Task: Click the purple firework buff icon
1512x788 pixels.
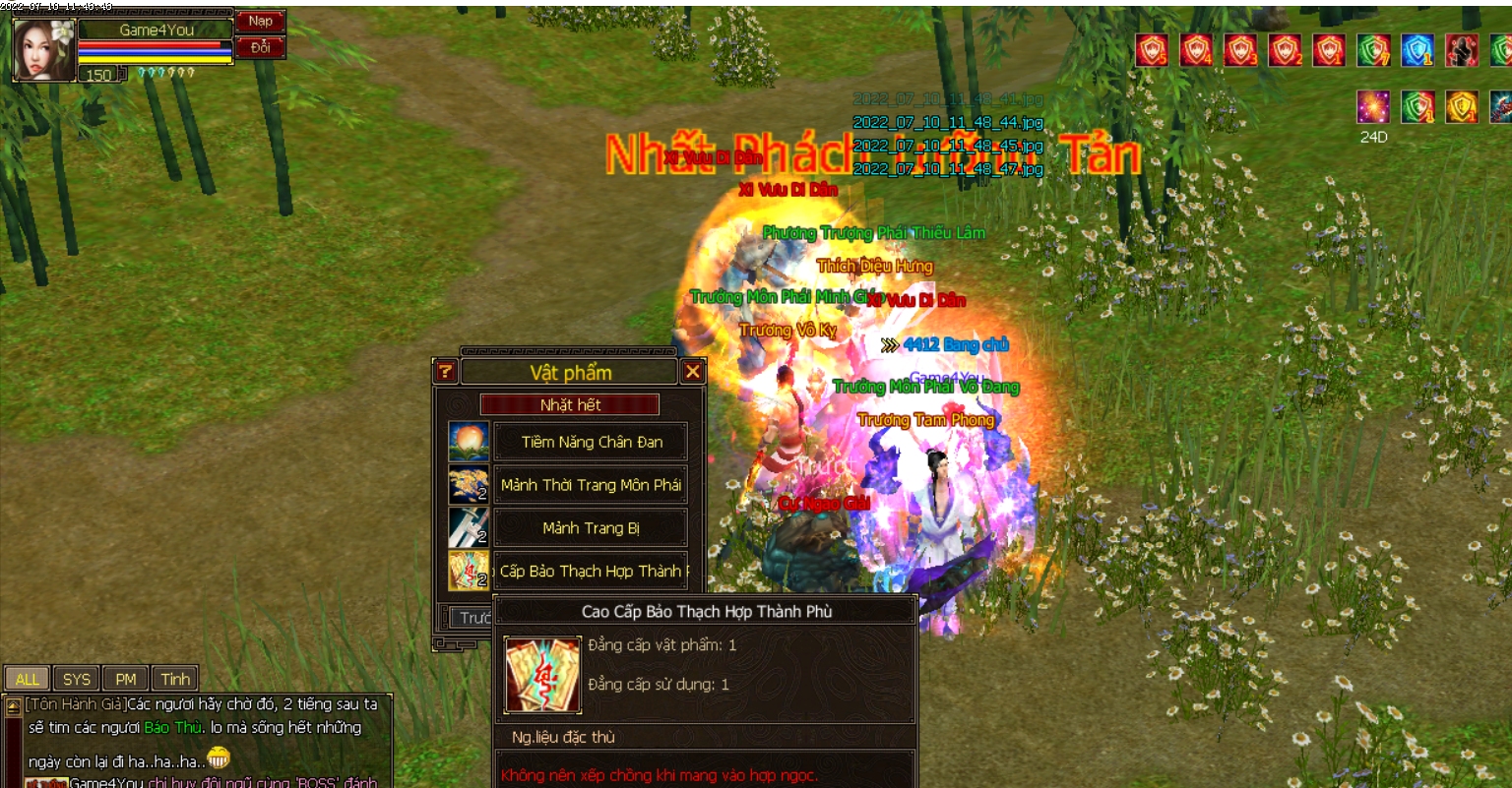Action: 1373,106
